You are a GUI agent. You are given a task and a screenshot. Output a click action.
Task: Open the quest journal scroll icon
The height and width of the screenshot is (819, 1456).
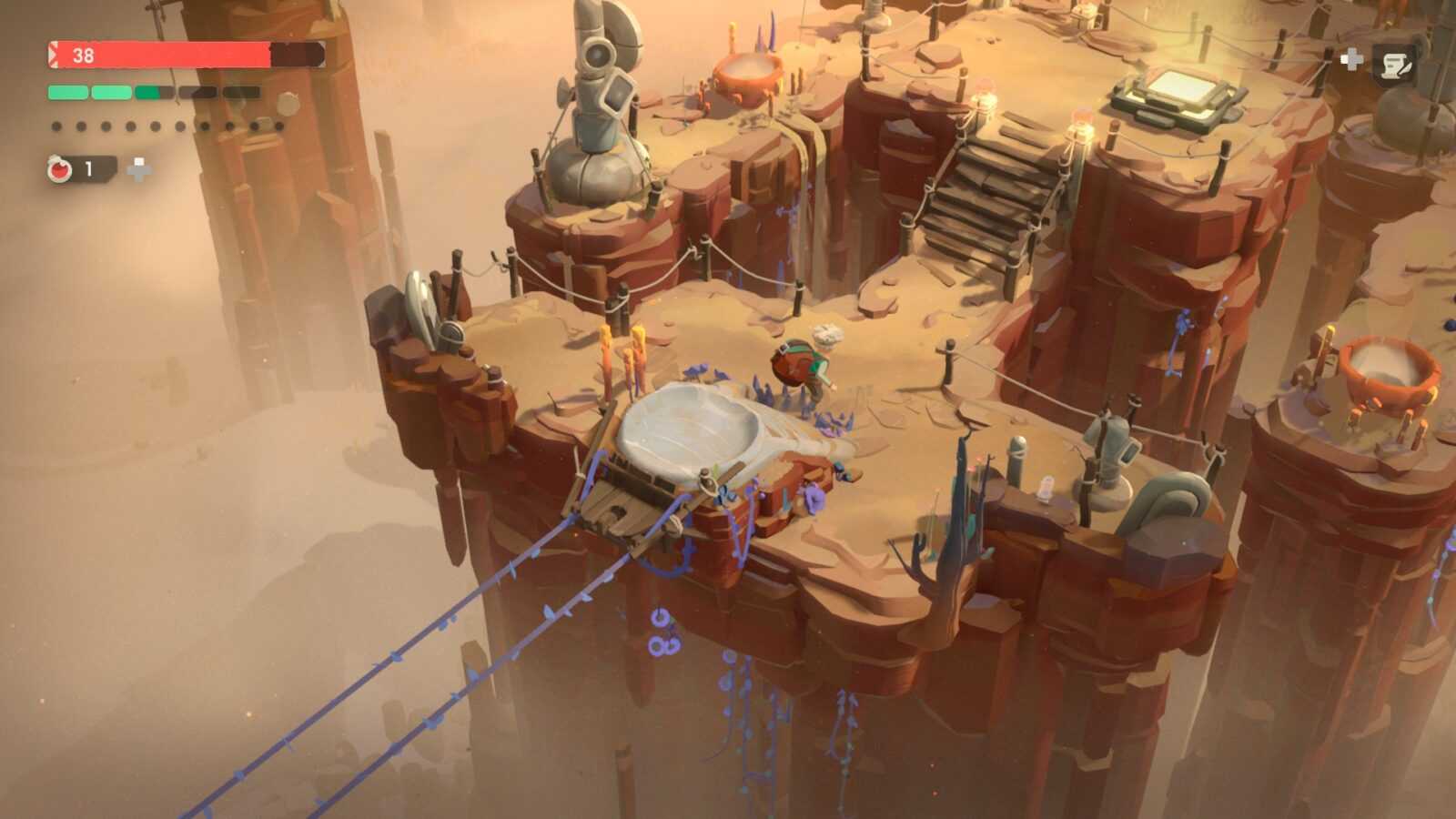pos(1393,63)
